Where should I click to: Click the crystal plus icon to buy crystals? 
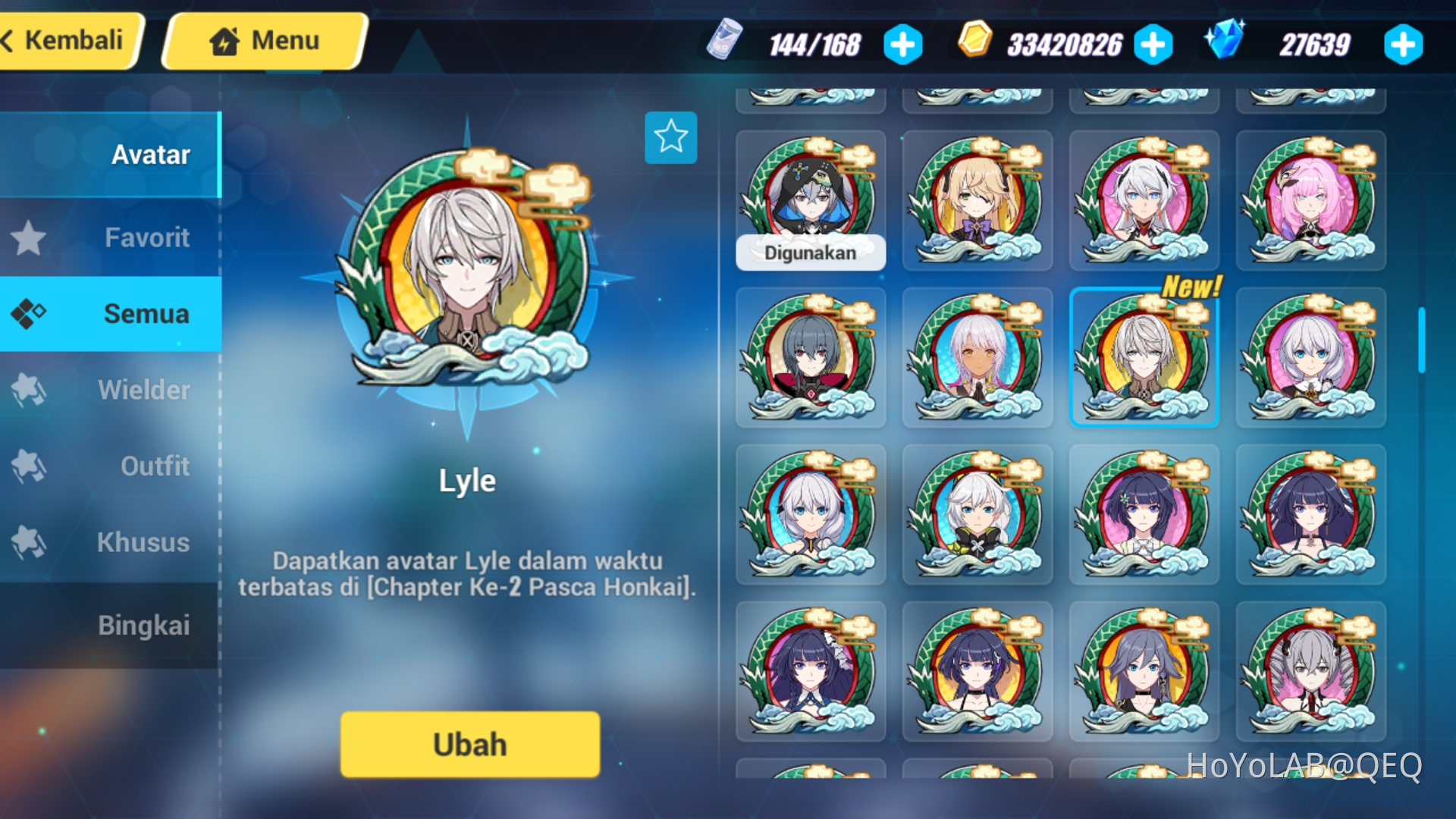pyautogui.click(x=1404, y=45)
